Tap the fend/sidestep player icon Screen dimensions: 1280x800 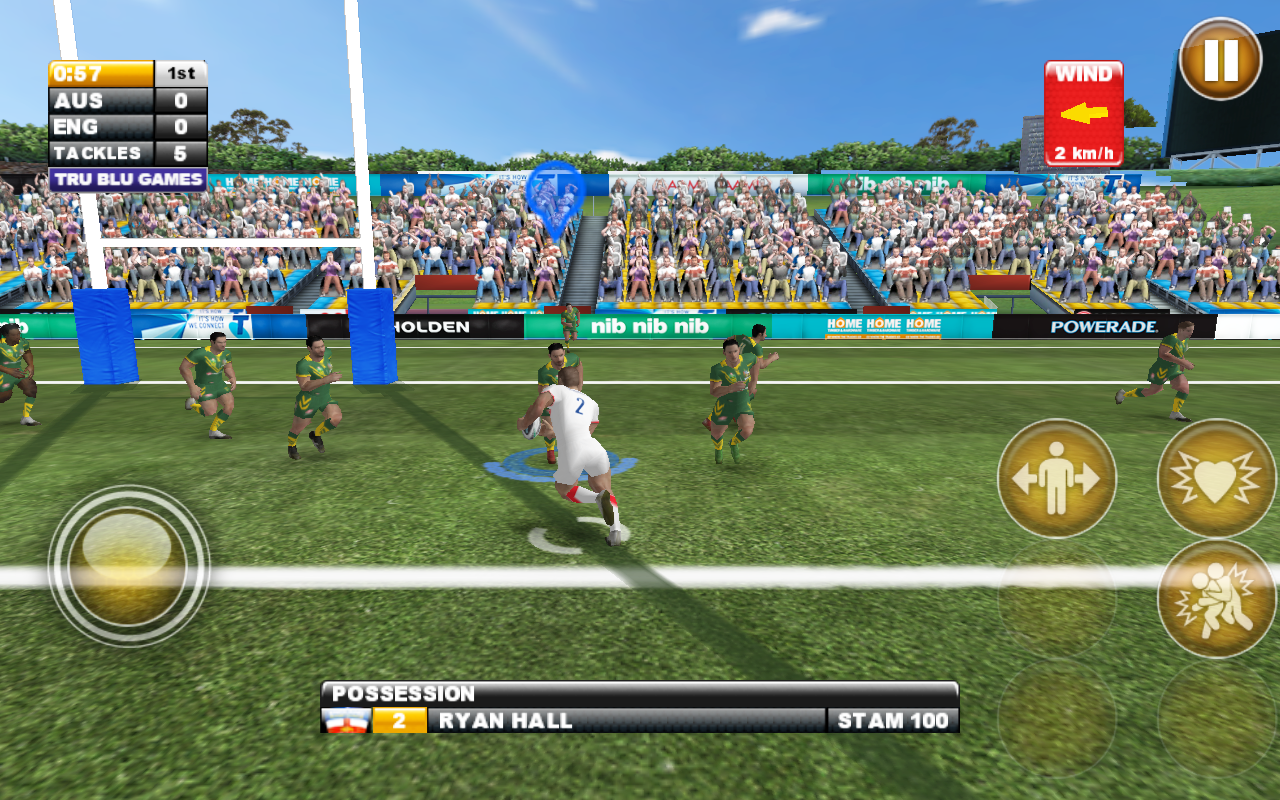point(1056,477)
